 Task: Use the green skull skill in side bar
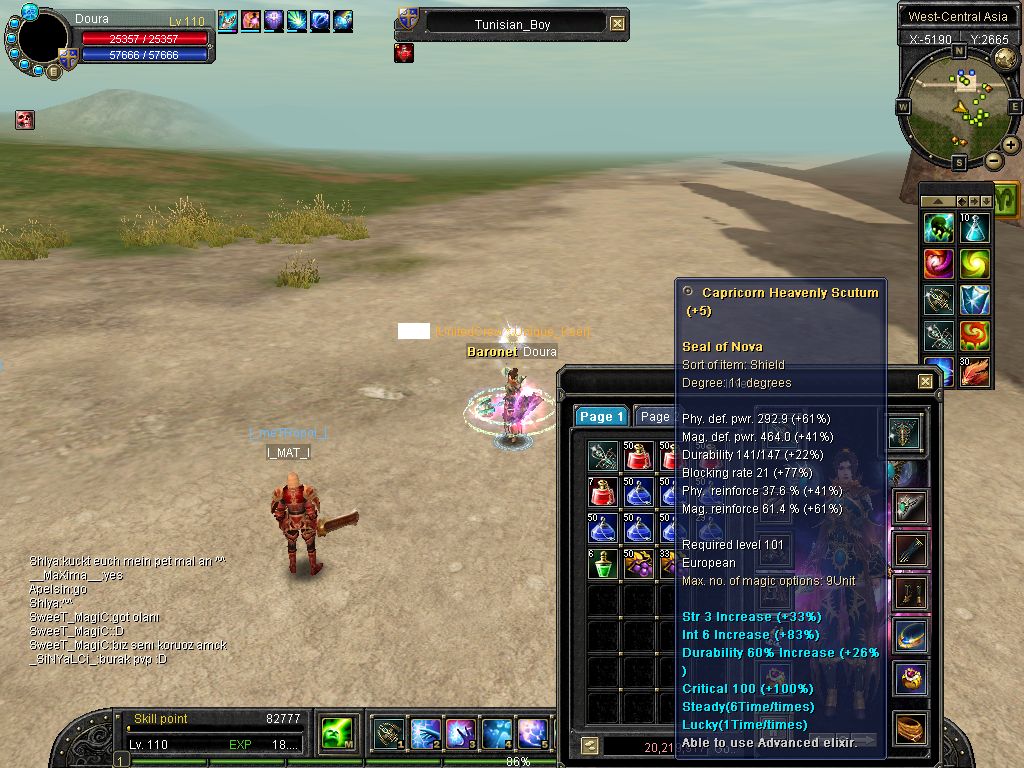[x=938, y=228]
